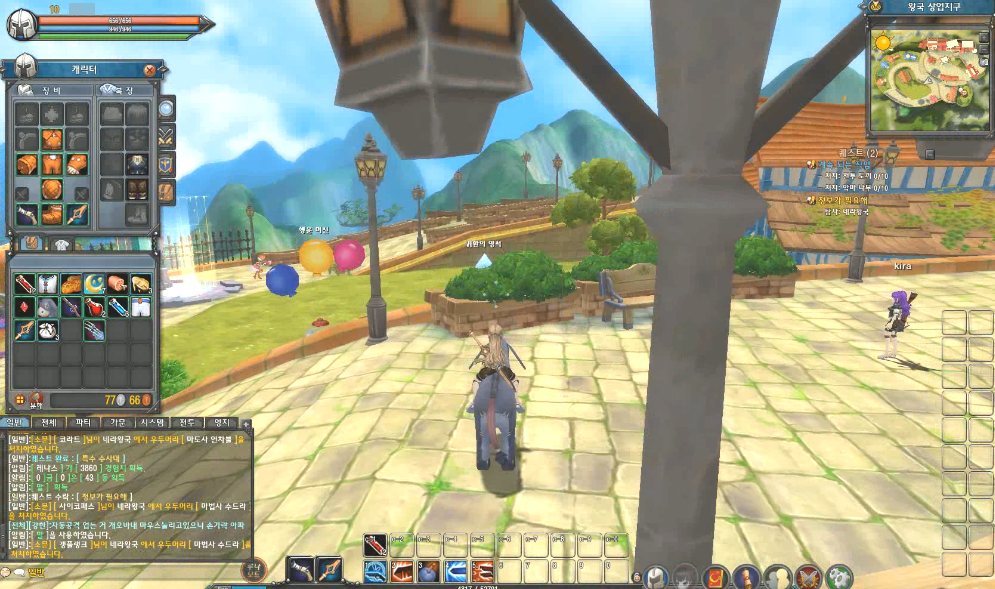Viewport: 995px width, 589px height.
Task: Open the shield crest side tab
Action: (x=166, y=165)
